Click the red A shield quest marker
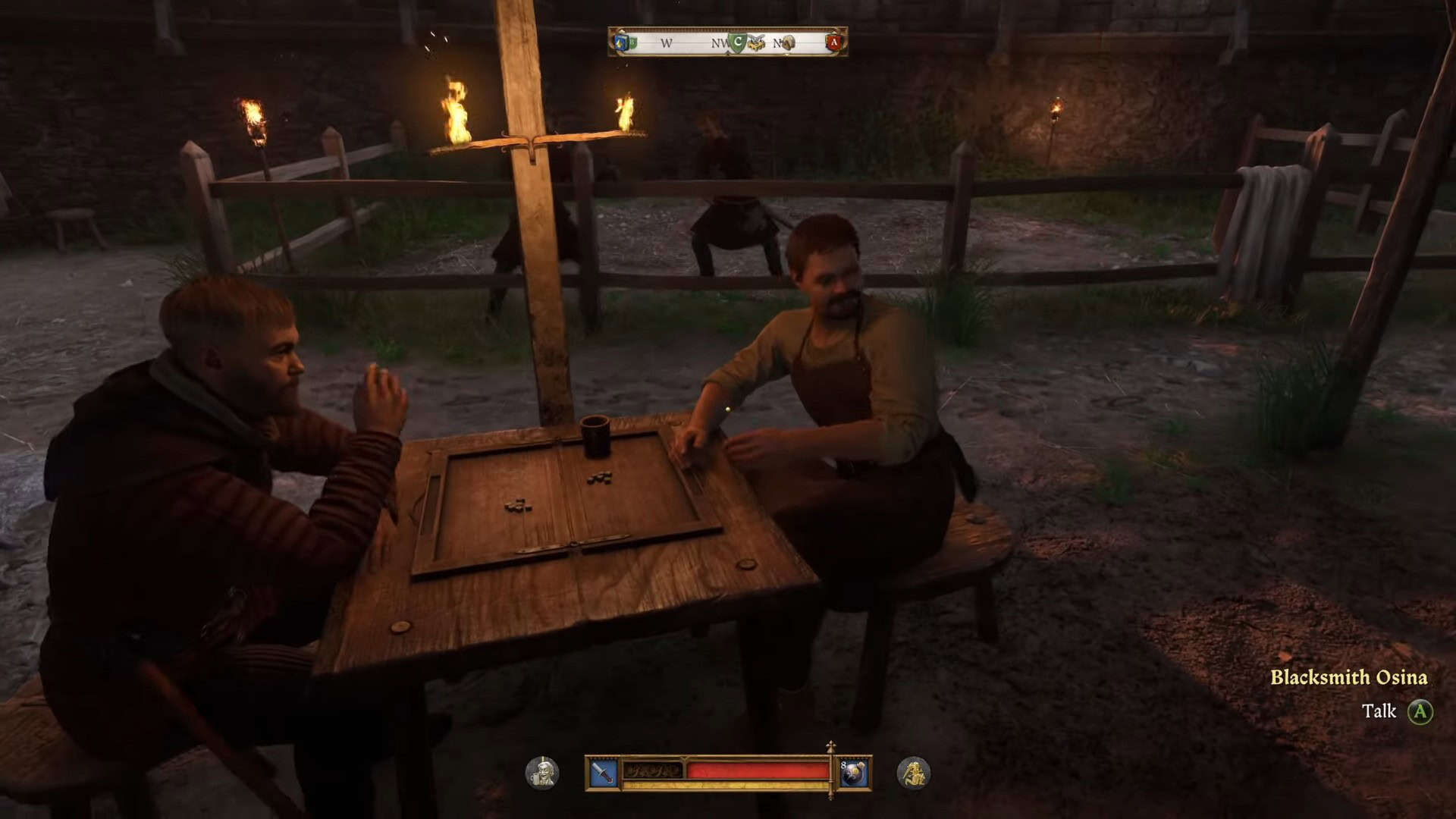The height and width of the screenshot is (819, 1456). (x=833, y=42)
